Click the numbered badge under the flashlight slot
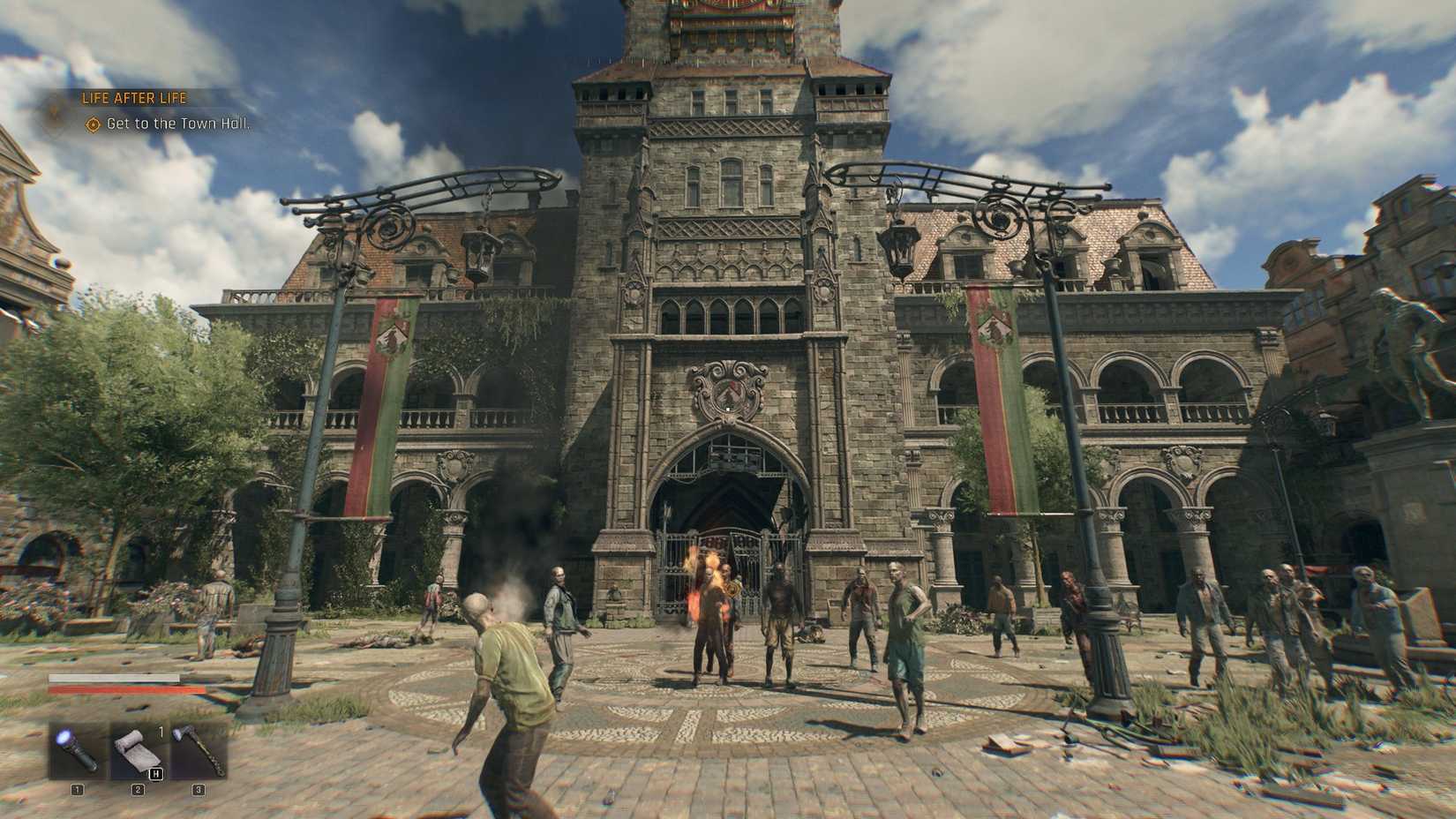 pyautogui.click(x=76, y=792)
